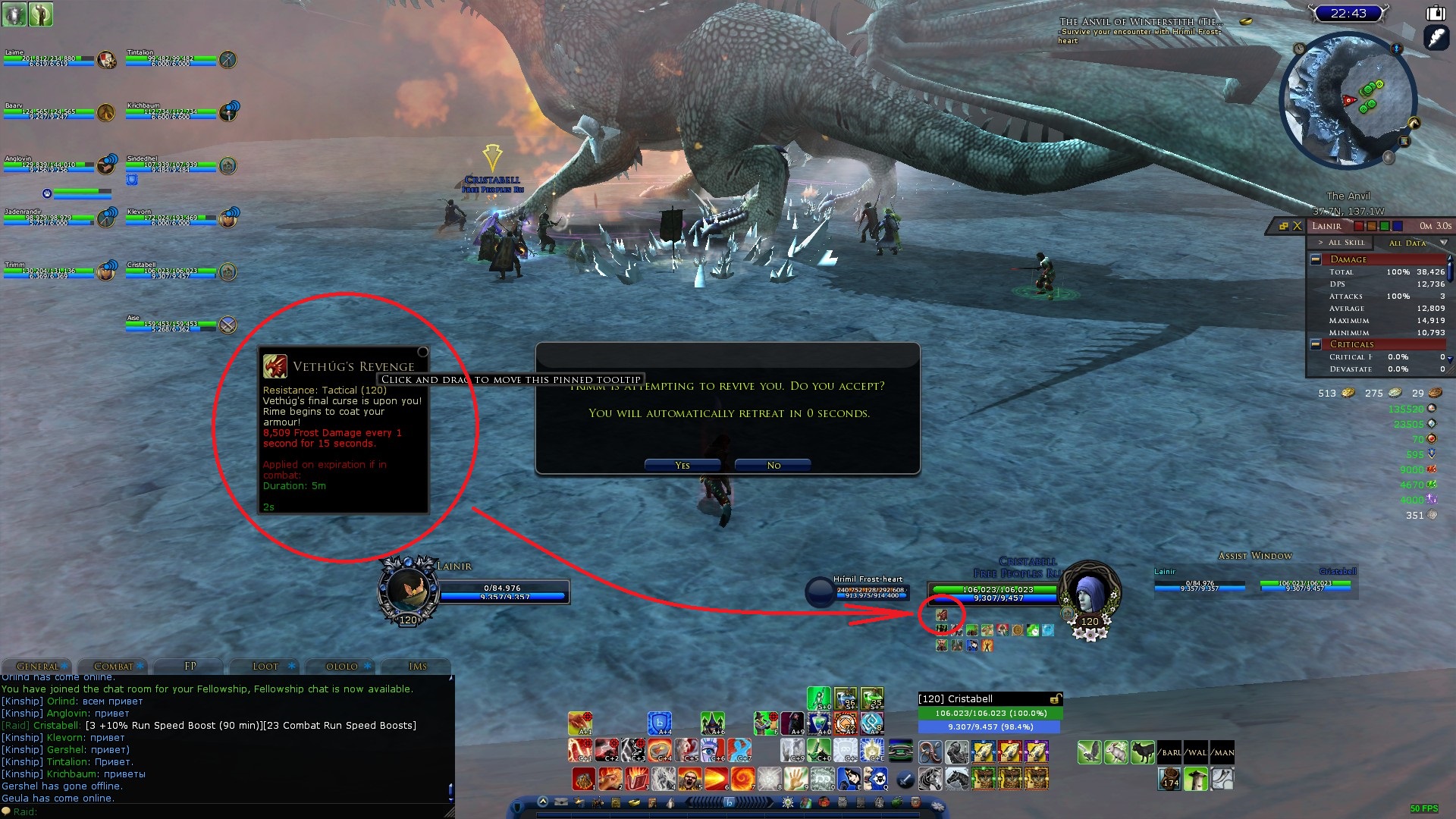Open the Loot chat tab
This screenshot has width=1456, height=819.
click(265, 666)
